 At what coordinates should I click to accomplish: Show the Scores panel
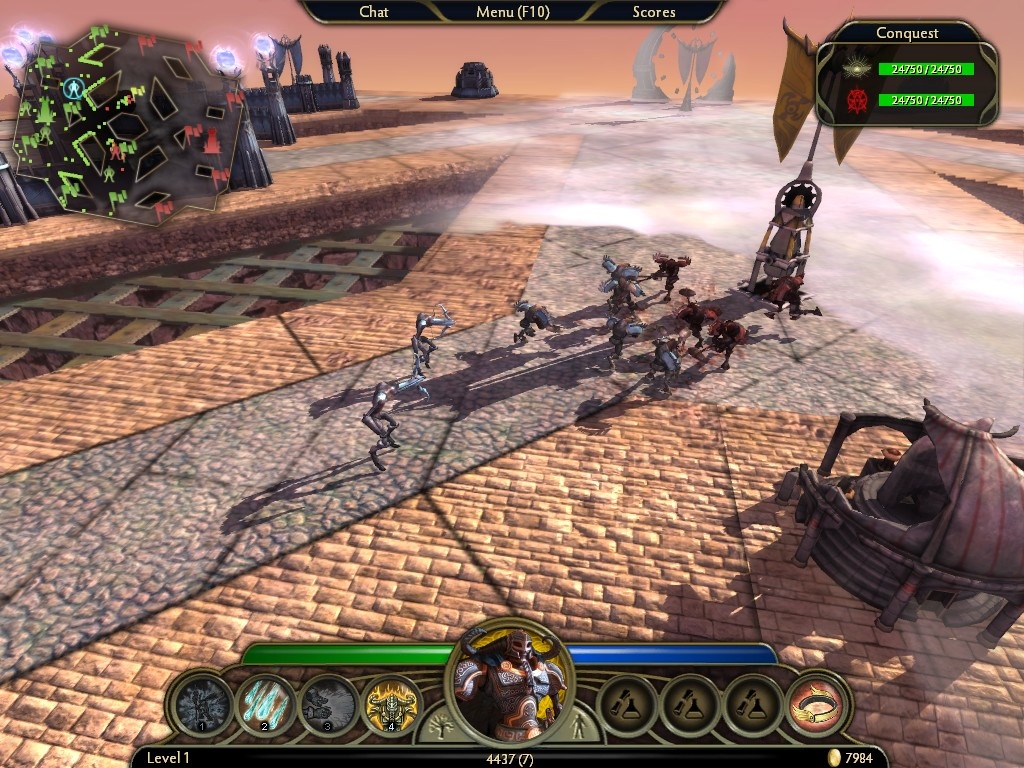point(654,12)
